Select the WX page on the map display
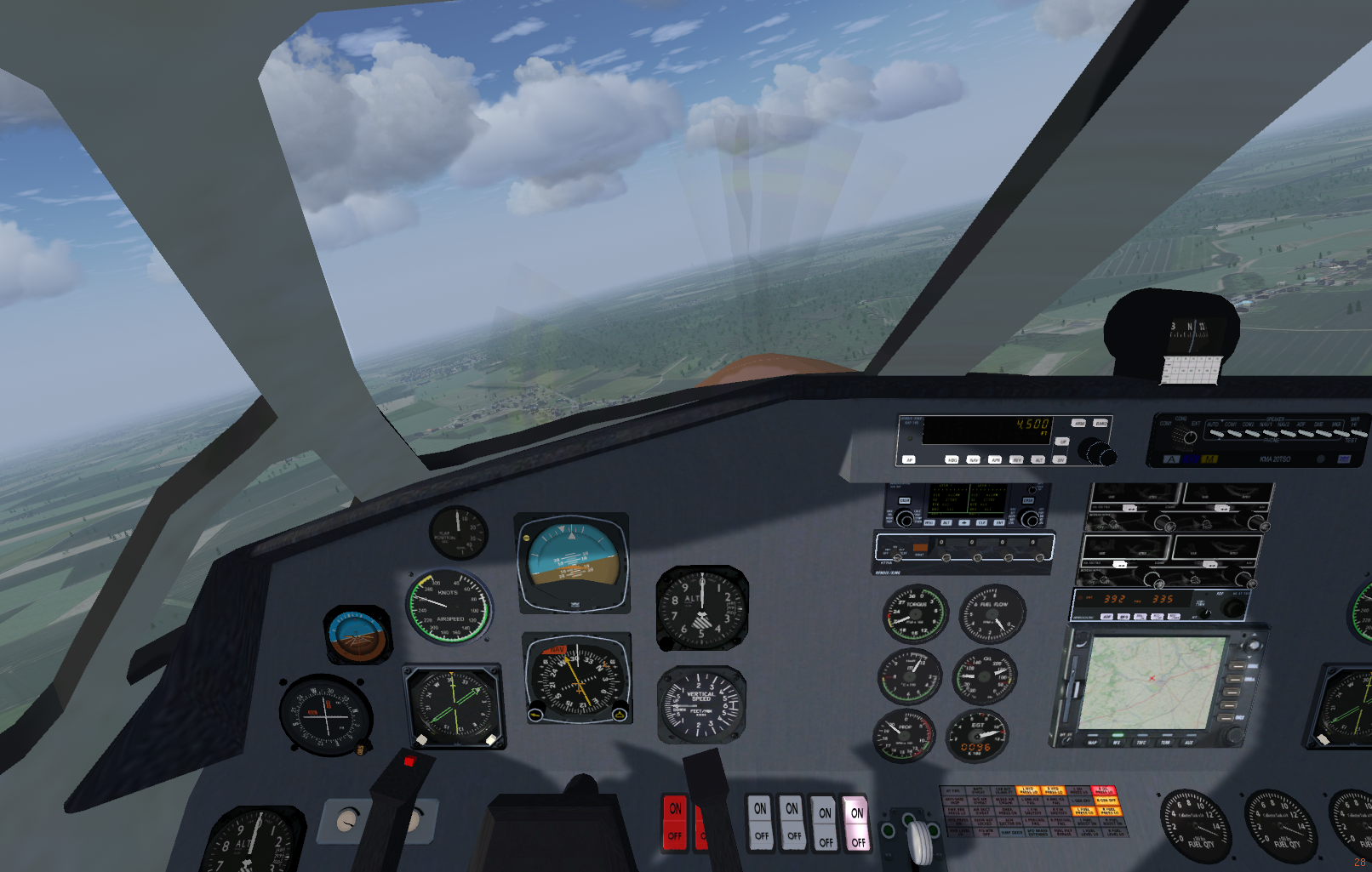 (1117, 743)
